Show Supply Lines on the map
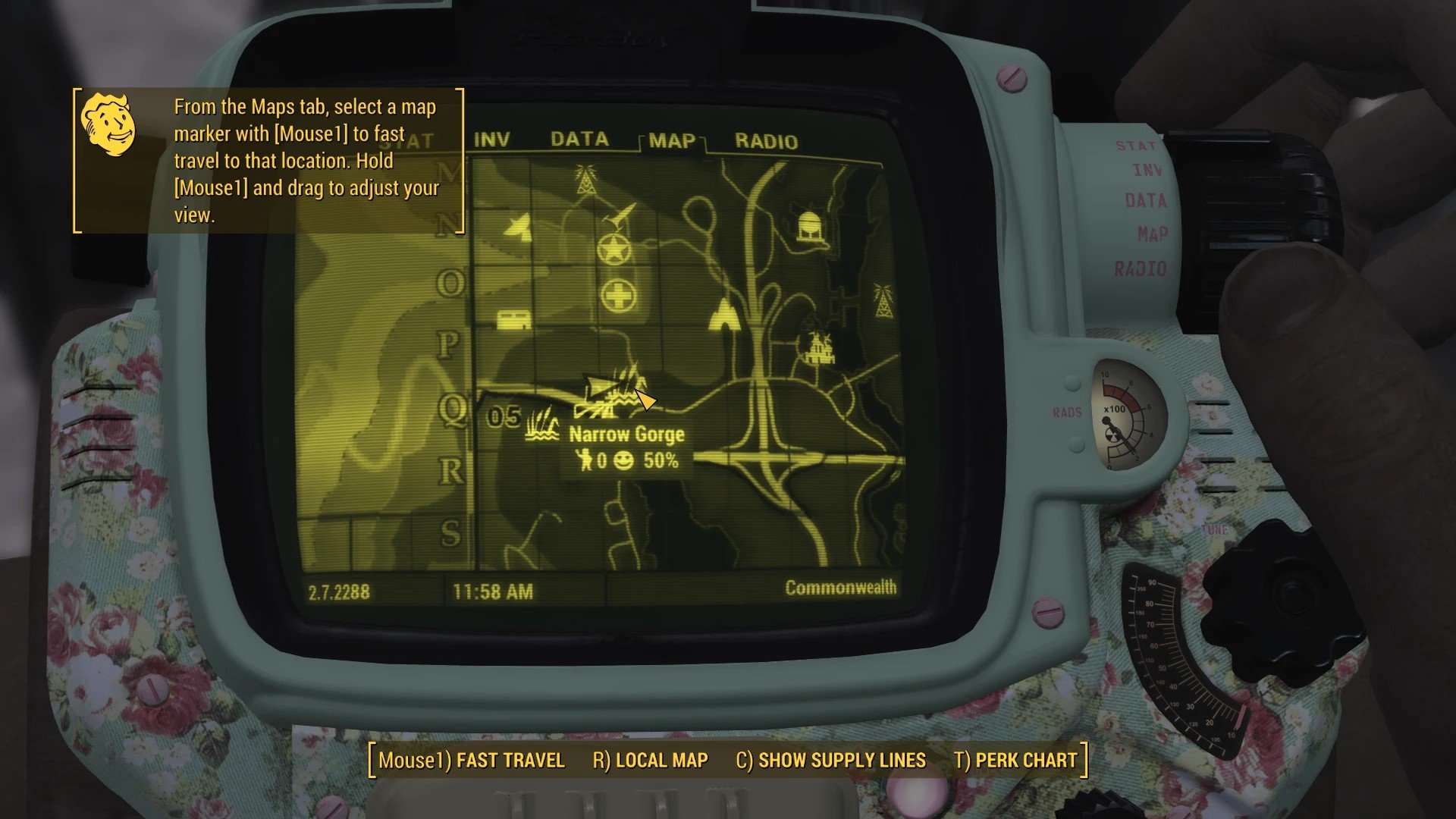Image resolution: width=1456 pixels, height=819 pixels. point(830,761)
